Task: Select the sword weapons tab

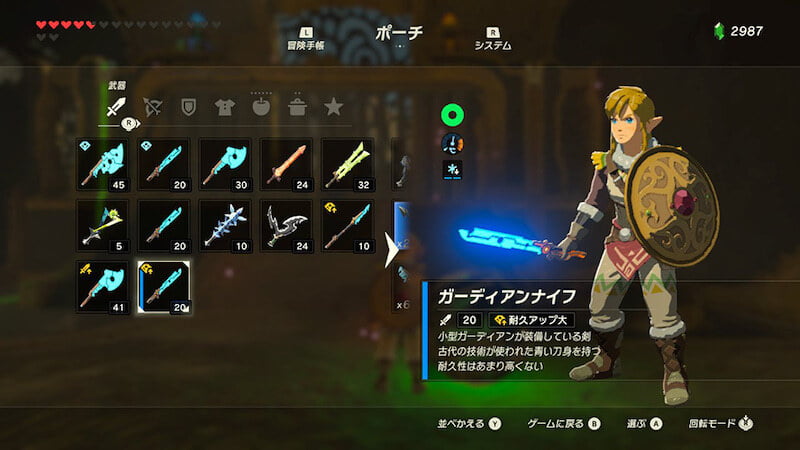Action: 116,107
